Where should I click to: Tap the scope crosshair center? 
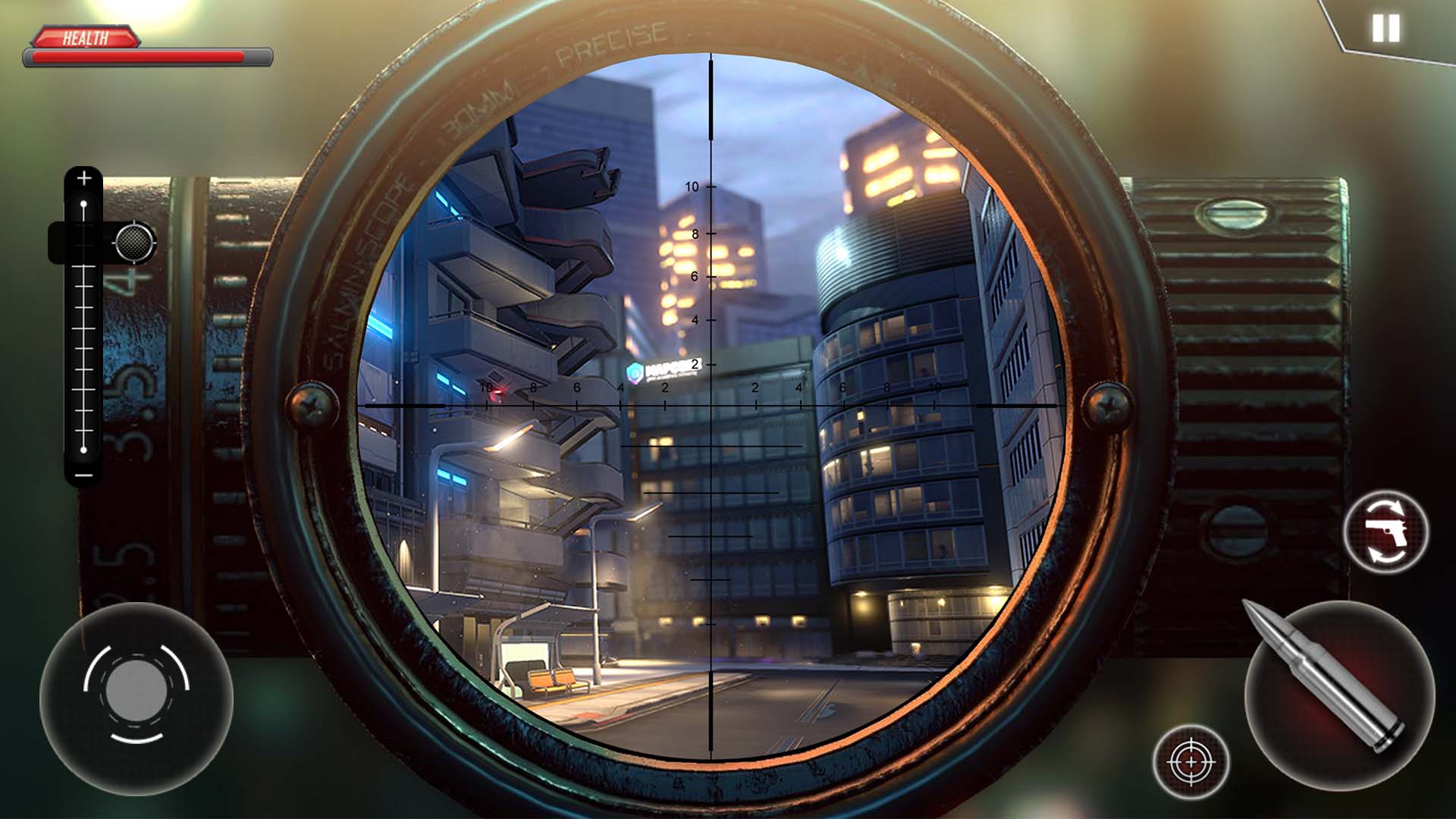(x=710, y=406)
